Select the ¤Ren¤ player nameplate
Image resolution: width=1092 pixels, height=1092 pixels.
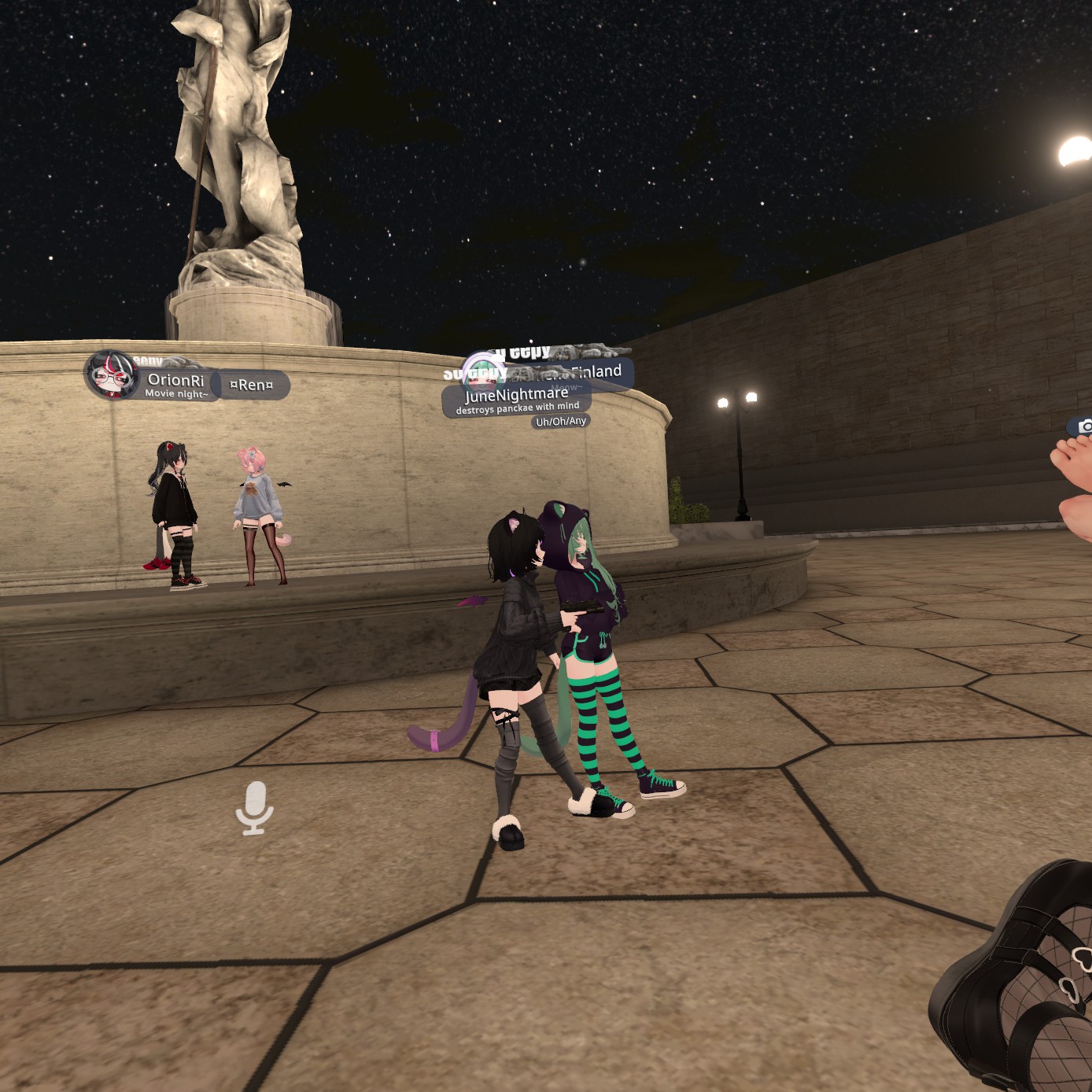(x=252, y=385)
